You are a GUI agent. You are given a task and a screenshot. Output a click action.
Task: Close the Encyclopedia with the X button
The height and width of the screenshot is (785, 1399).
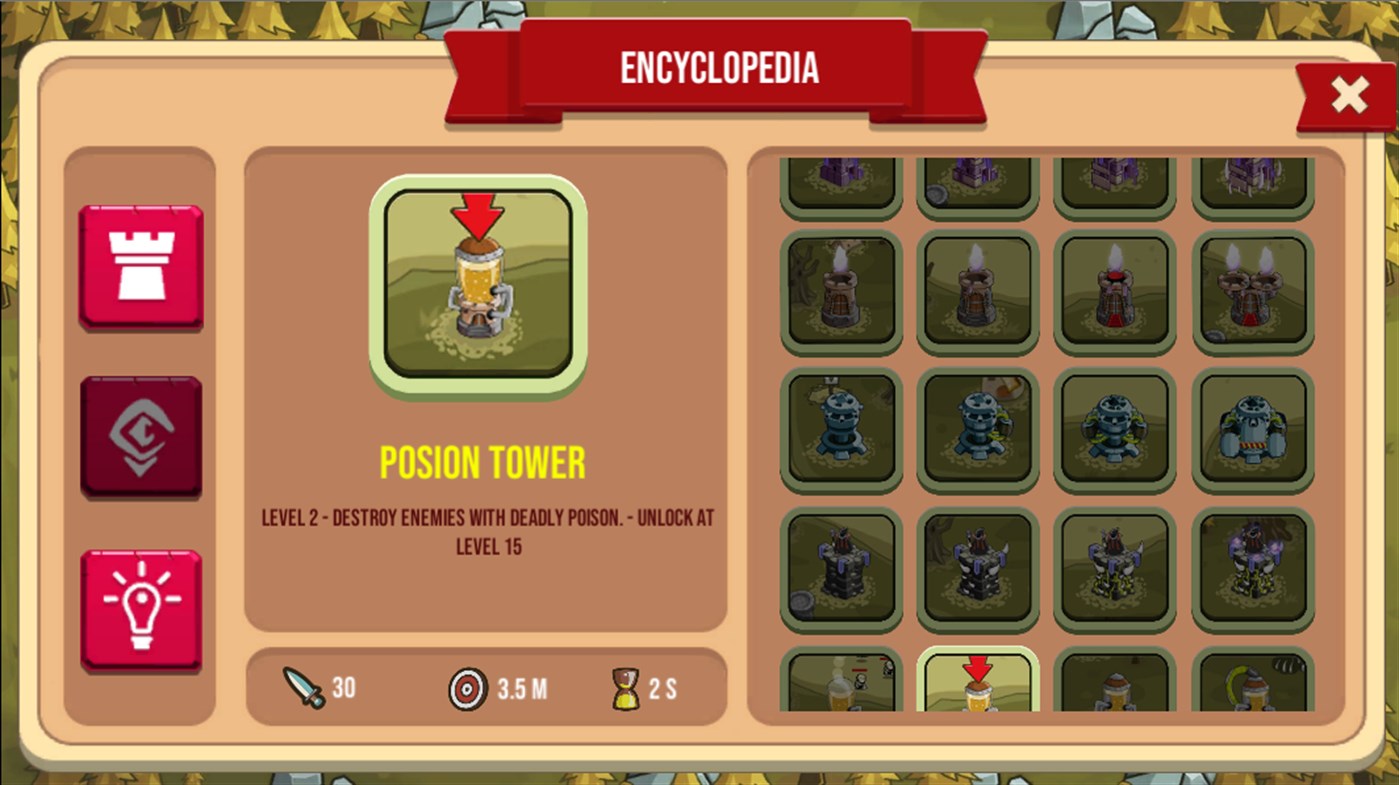click(x=1349, y=95)
